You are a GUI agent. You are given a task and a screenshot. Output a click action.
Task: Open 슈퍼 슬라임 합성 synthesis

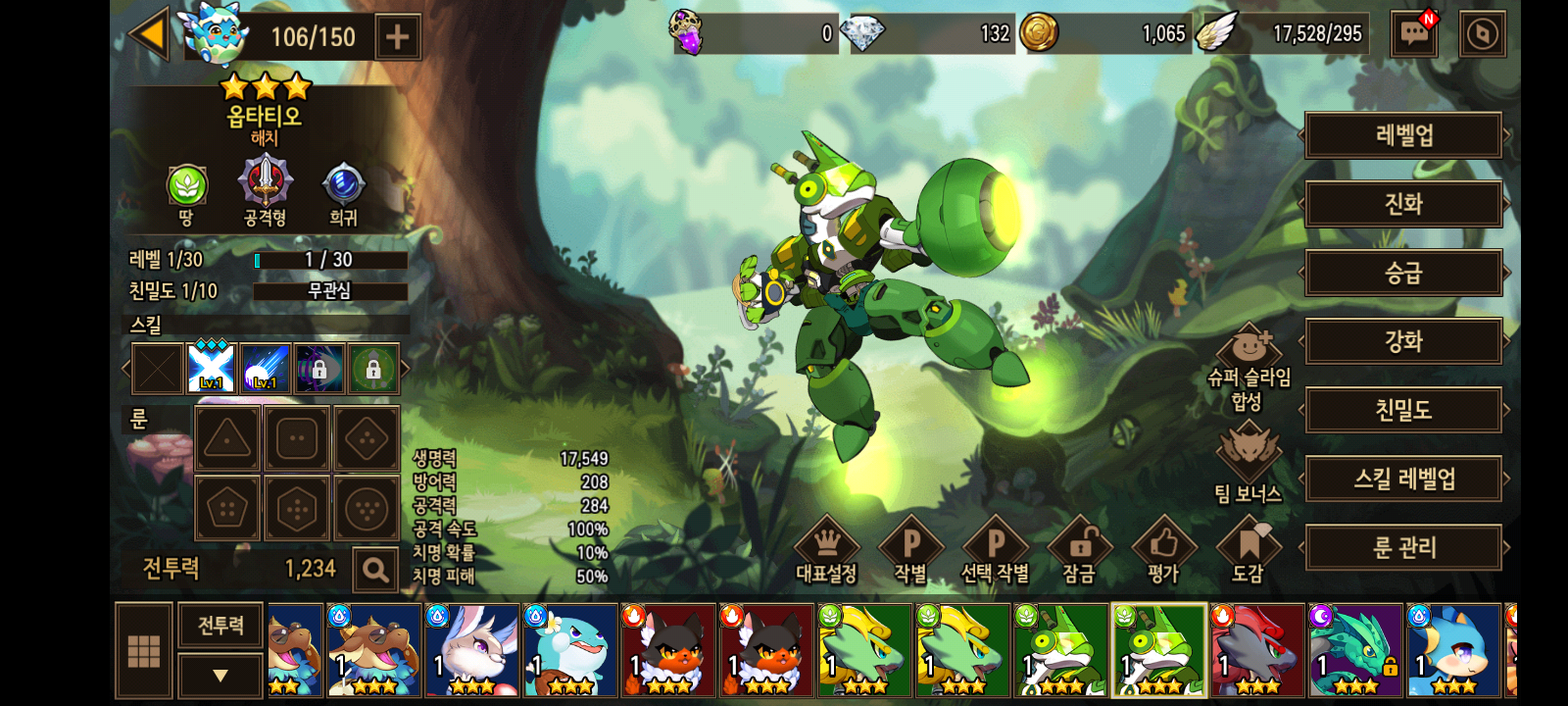(1249, 368)
